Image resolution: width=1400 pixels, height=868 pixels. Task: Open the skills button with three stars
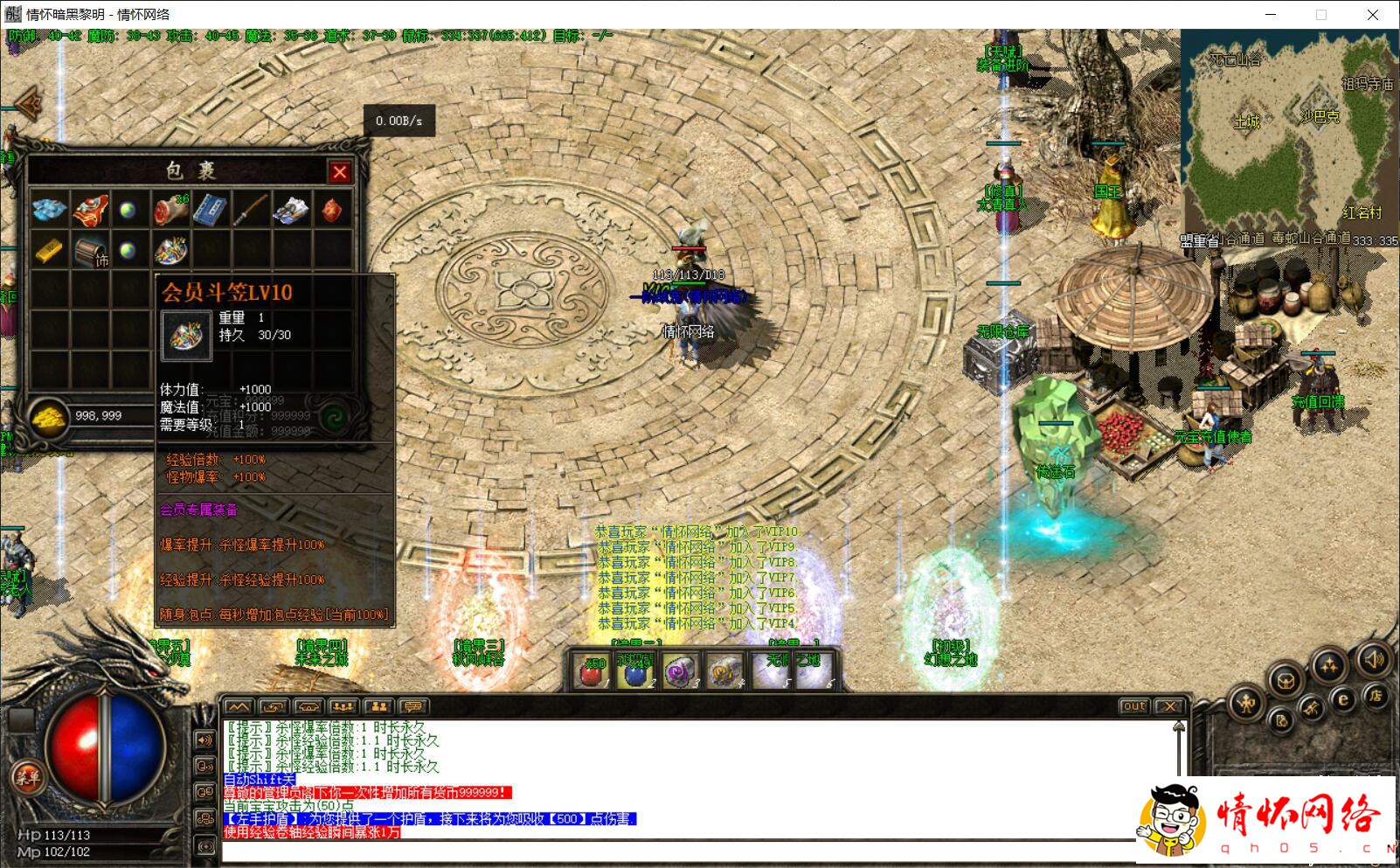point(1329,666)
